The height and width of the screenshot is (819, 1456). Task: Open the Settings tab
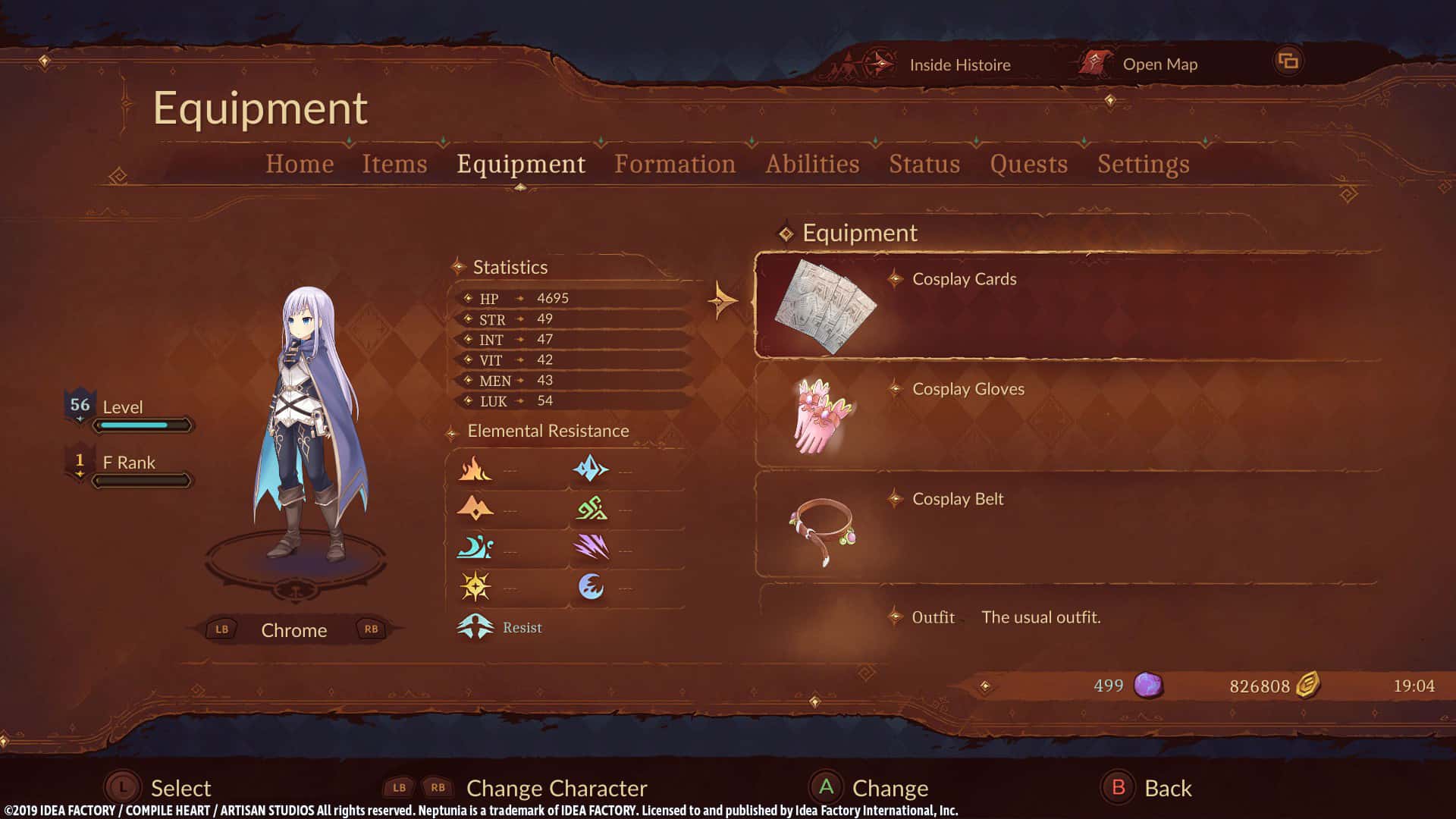pyautogui.click(x=1144, y=164)
